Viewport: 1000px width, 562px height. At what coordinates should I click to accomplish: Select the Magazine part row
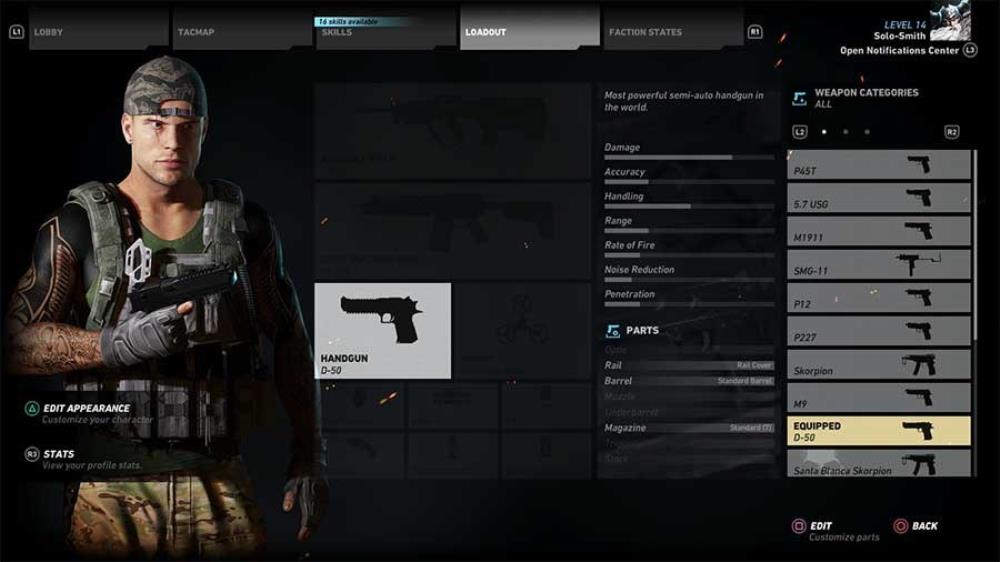[x=688, y=428]
